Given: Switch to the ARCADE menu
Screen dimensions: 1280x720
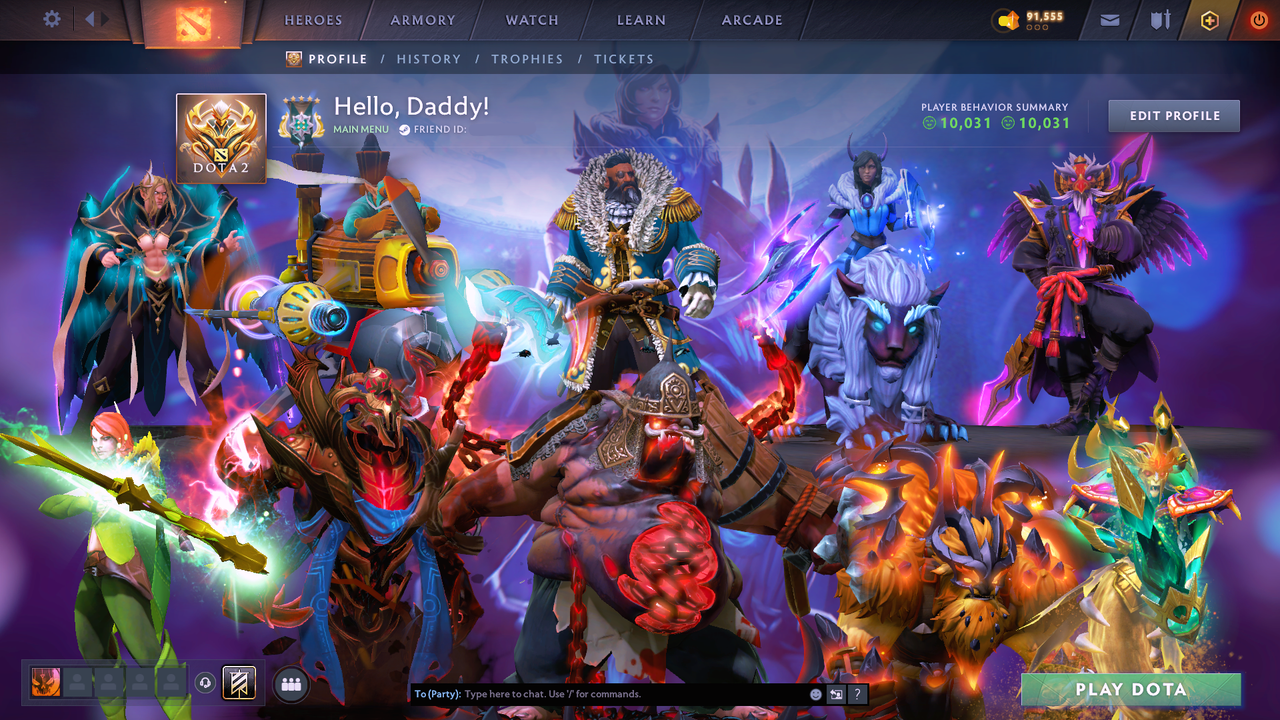Looking at the screenshot, I should [x=751, y=19].
